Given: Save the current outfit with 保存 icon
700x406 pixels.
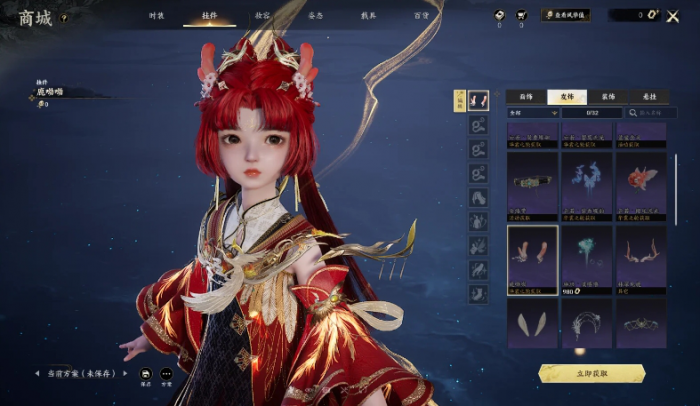Looking at the screenshot, I should [x=146, y=376].
